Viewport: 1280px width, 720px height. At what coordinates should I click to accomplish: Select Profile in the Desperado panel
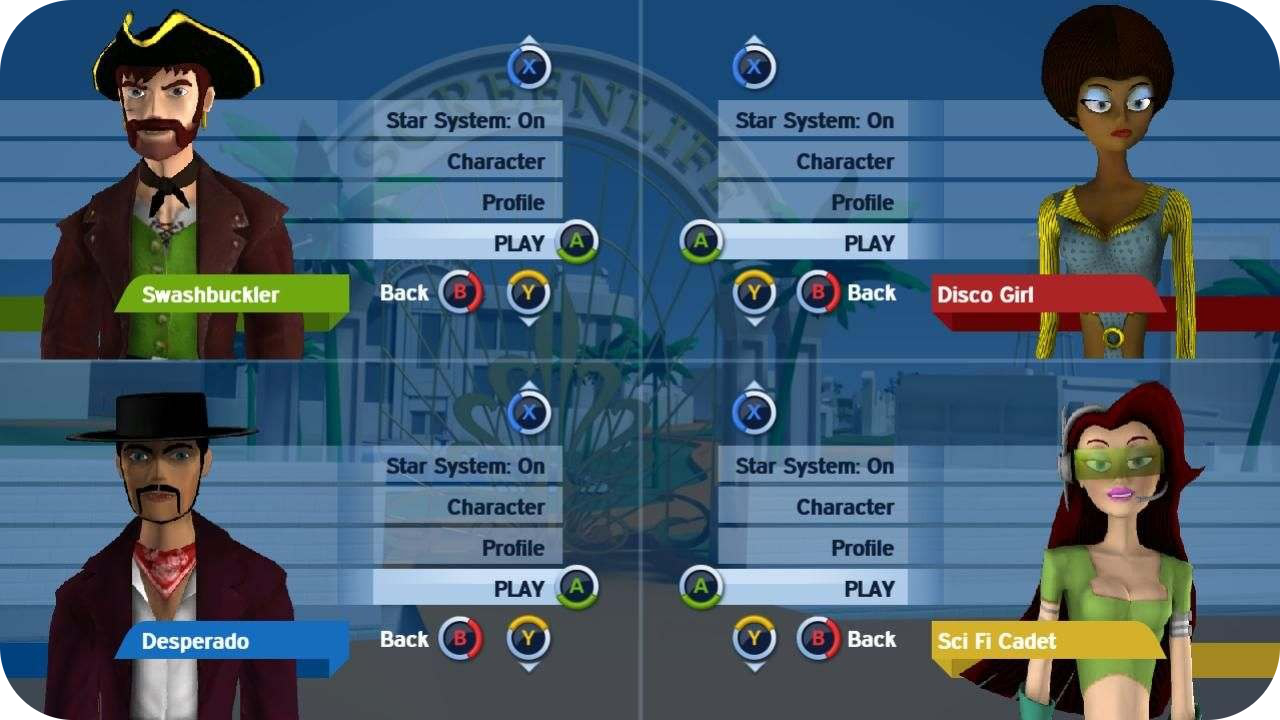click(x=513, y=549)
